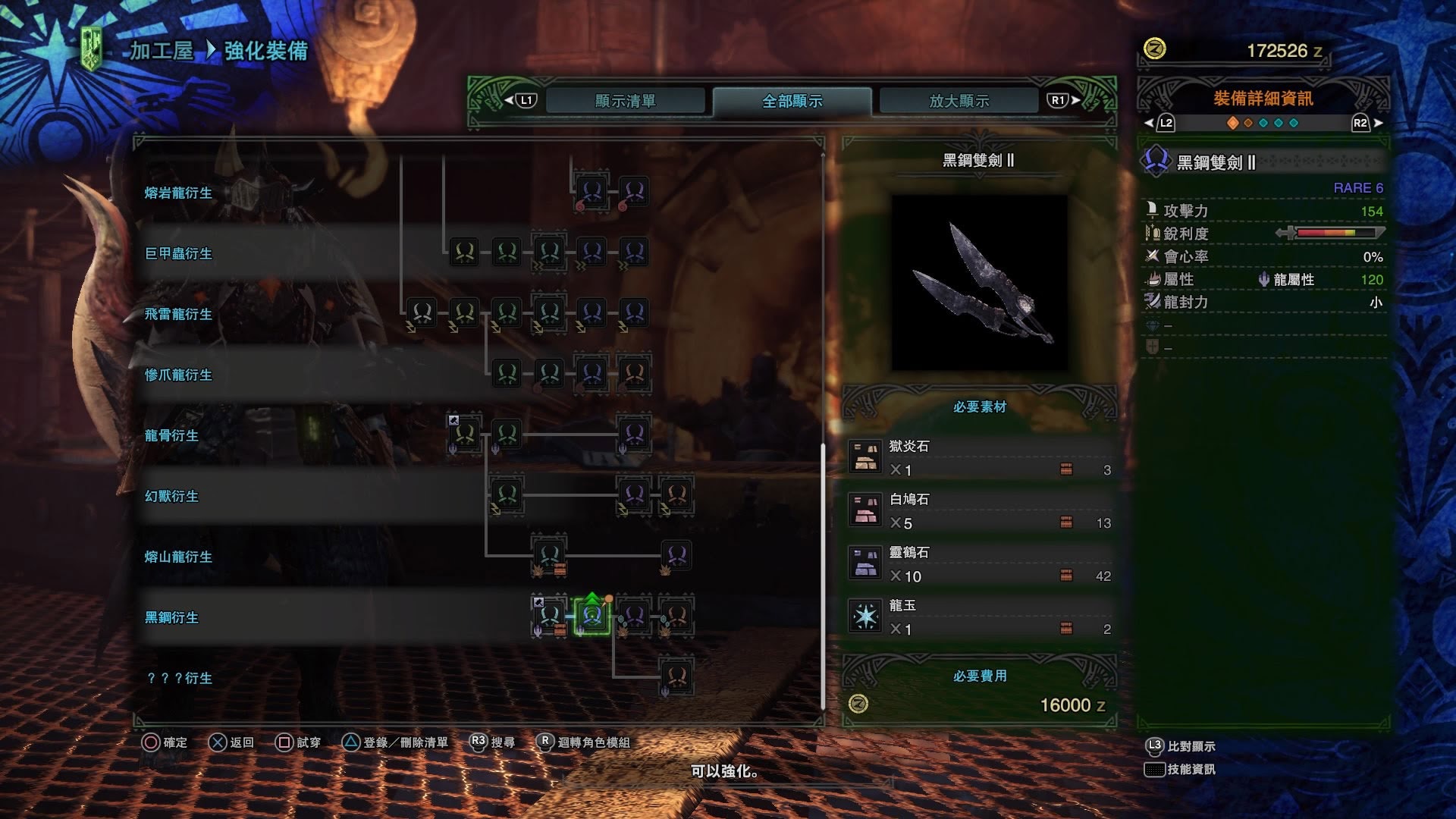The height and width of the screenshot is (819, 1456).
Task: Click the weapon preview image of 黑鋼雙劍 II
Action: 979,282
